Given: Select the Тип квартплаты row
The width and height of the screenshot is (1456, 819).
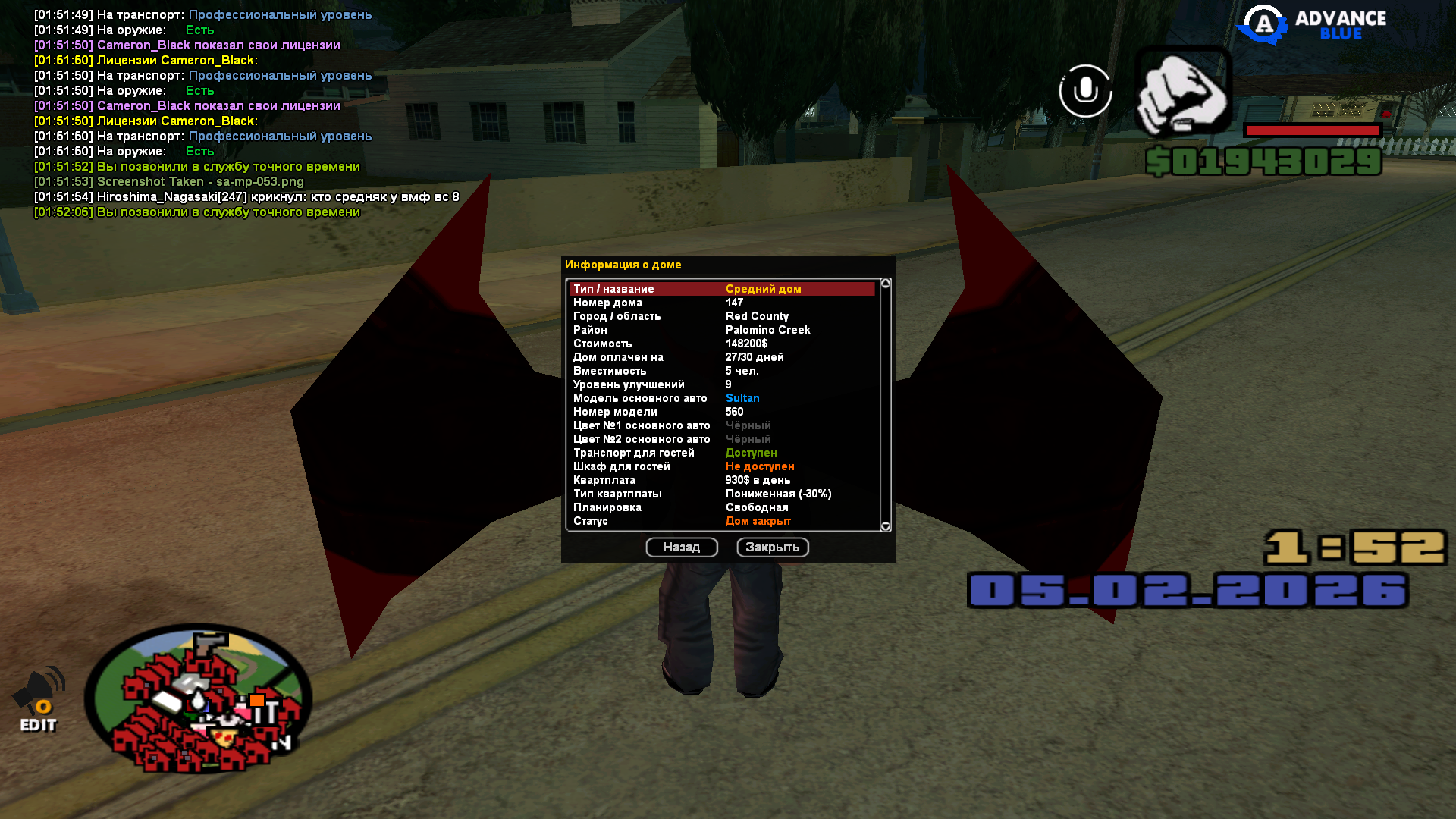Looking at the screenshot, I should pos(720,494).
